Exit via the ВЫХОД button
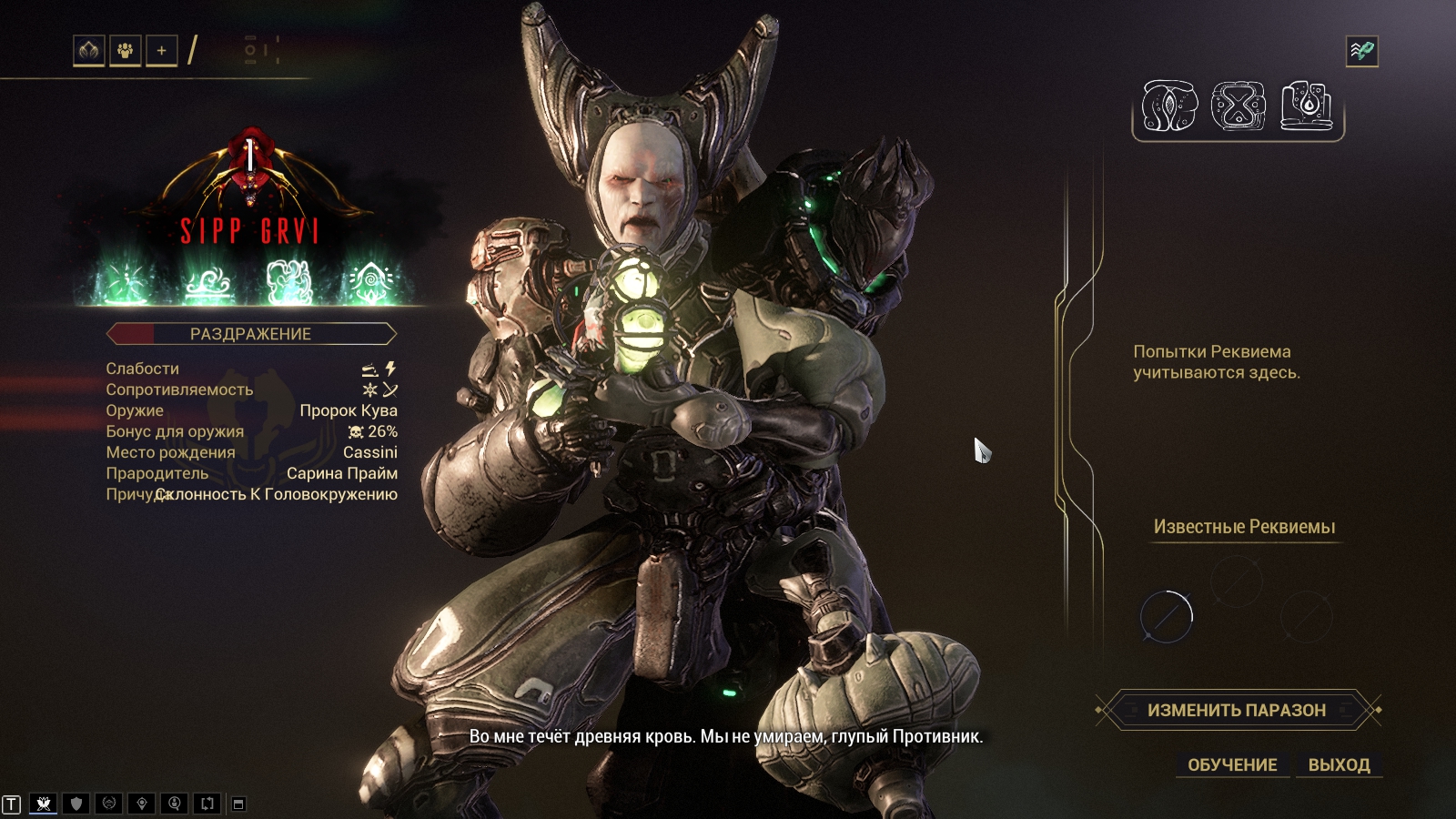The height and width of the screenshot is (819, 1456). point(1339,765)
